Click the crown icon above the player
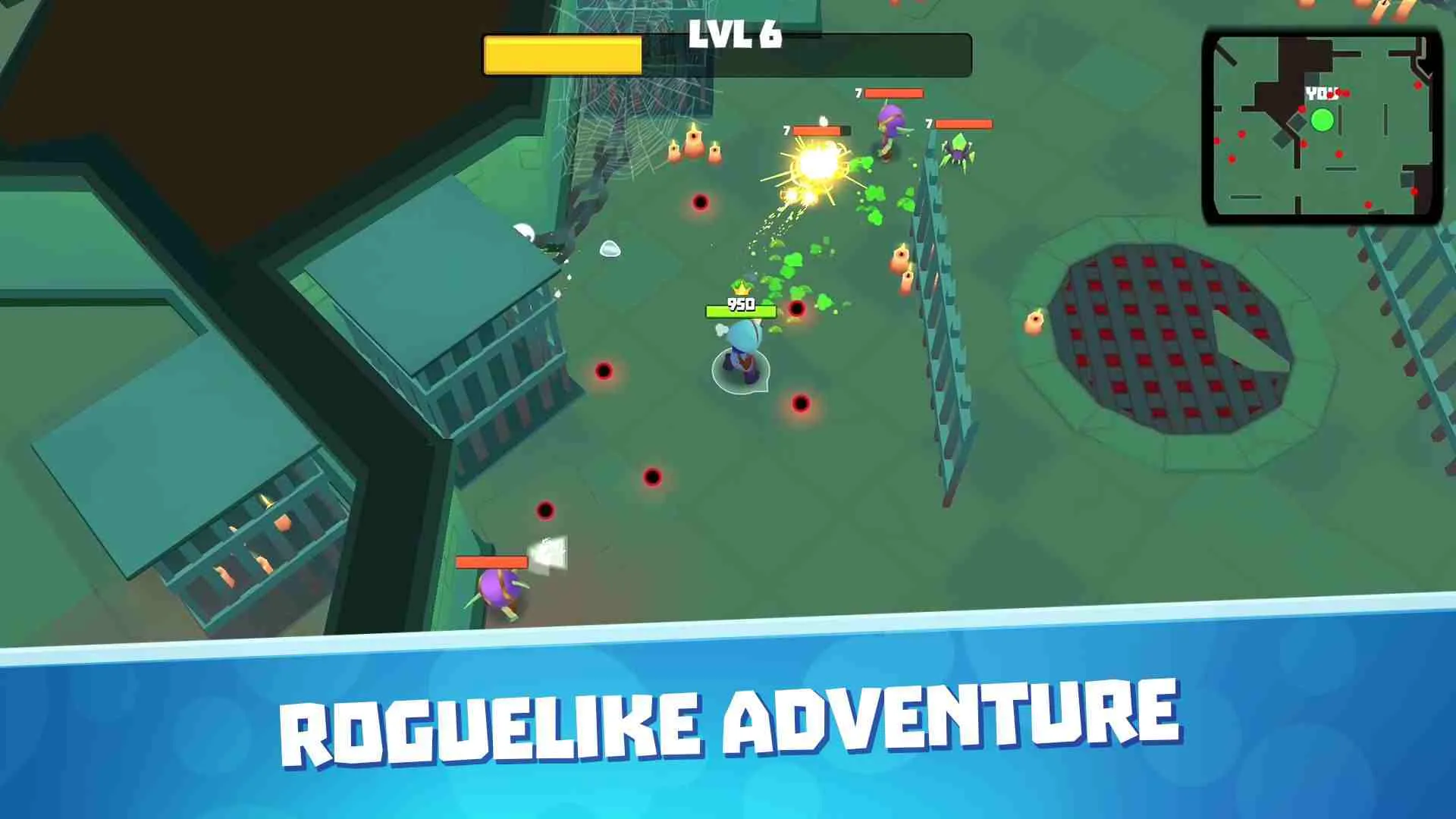 (739, 290)
